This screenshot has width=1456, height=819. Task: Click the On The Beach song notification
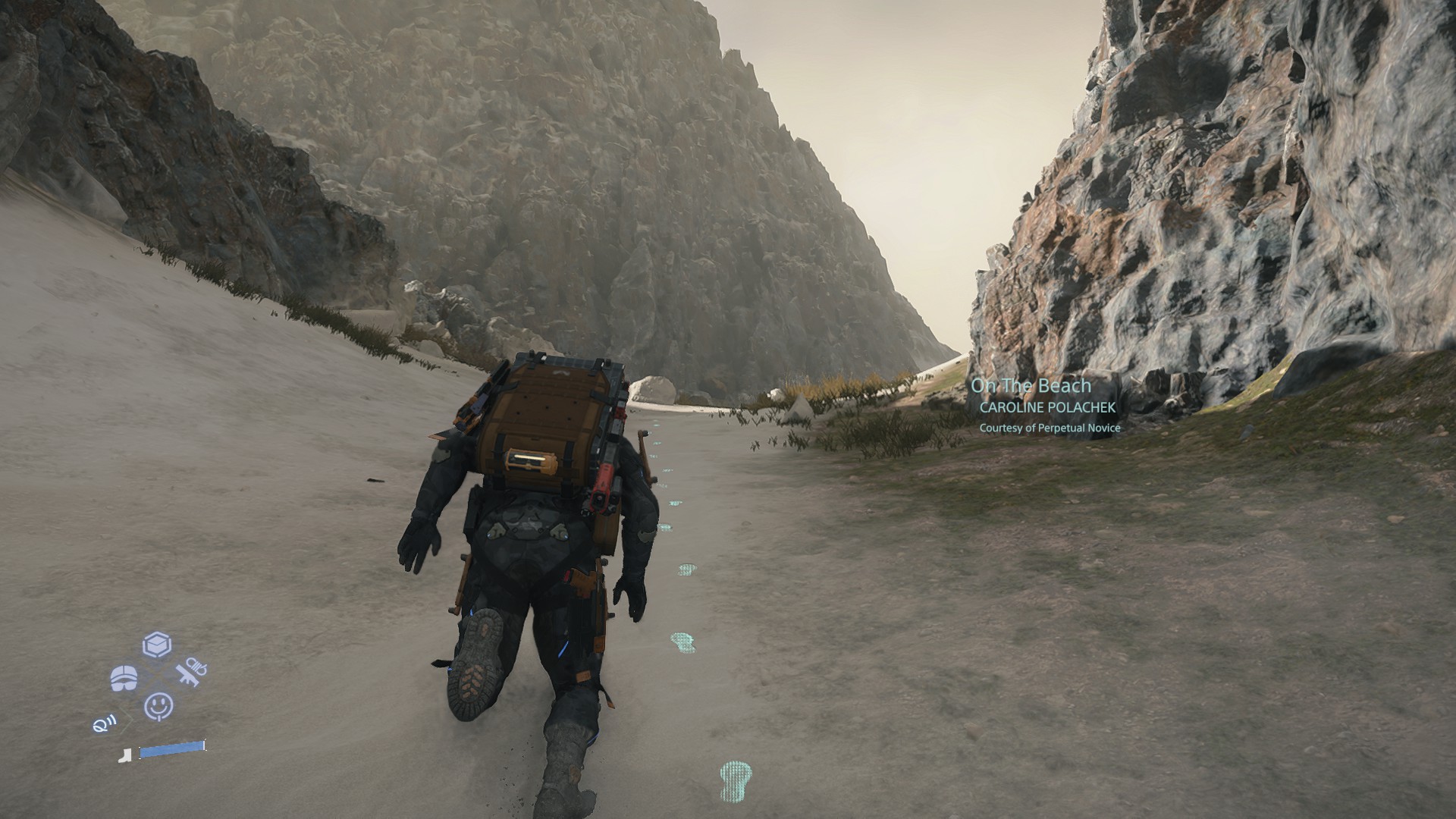coord(1031,386)
